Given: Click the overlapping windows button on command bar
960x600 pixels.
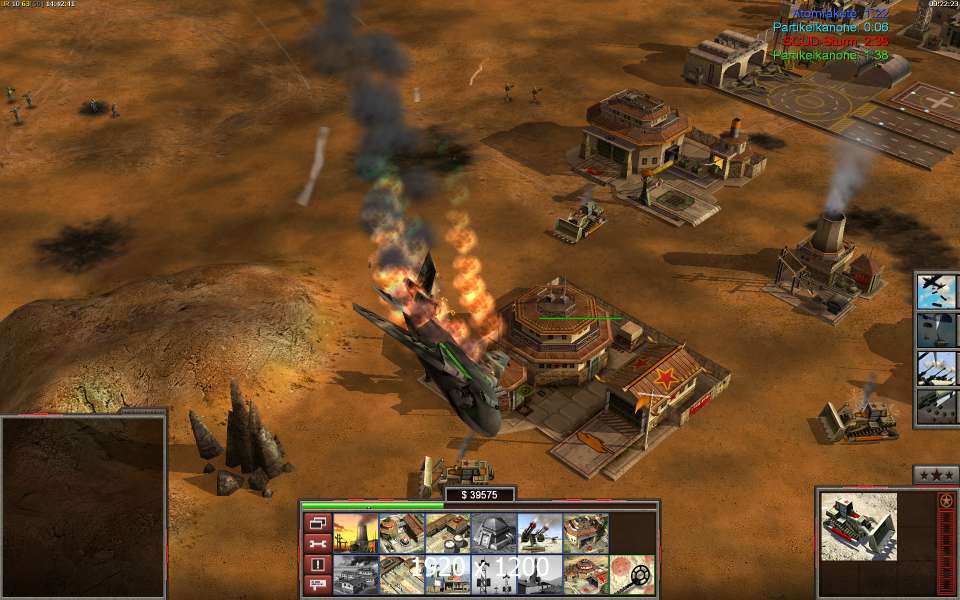Looking at the screenshot, I should (317, 523).
